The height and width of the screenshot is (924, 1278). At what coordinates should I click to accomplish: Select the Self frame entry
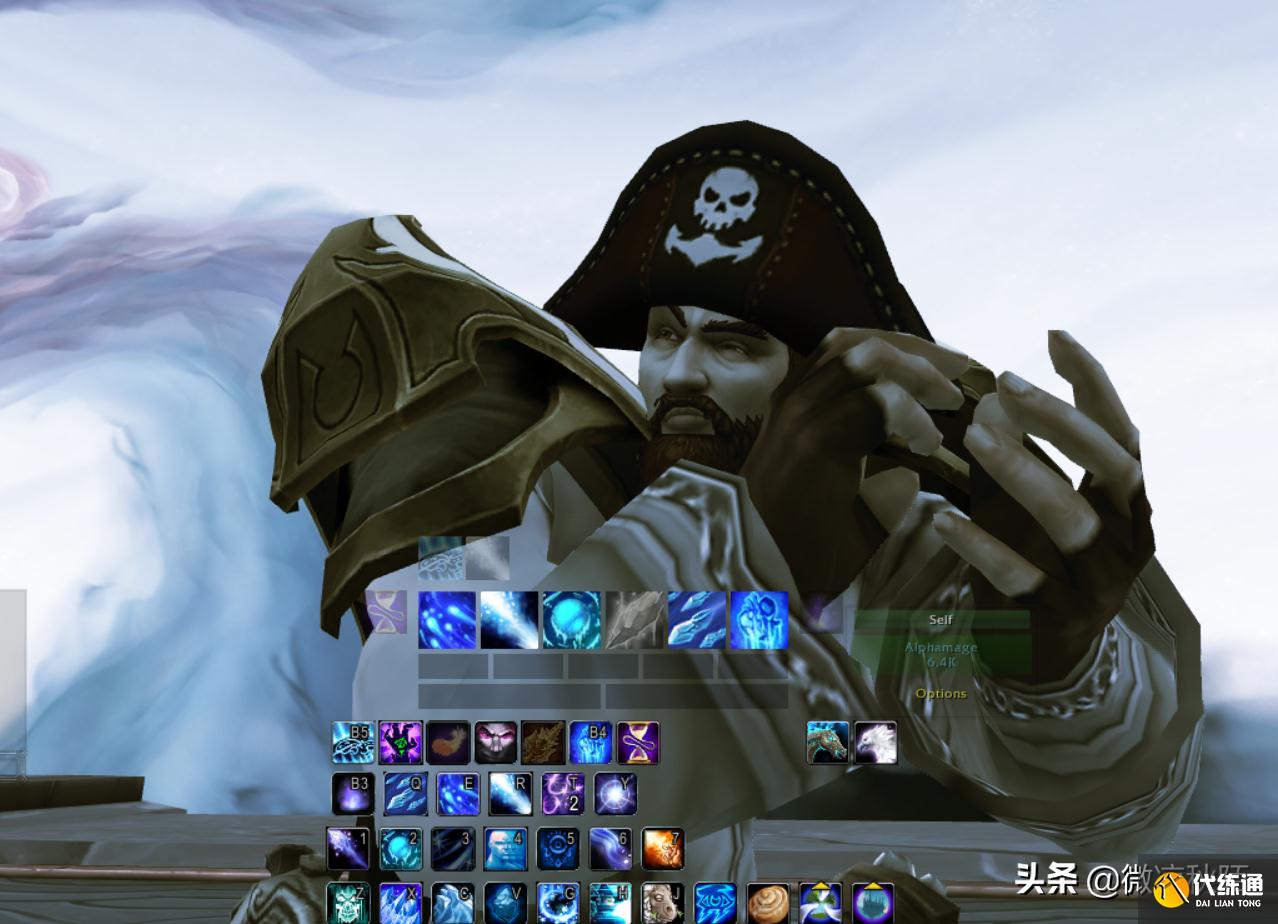[x=940, y=620]
